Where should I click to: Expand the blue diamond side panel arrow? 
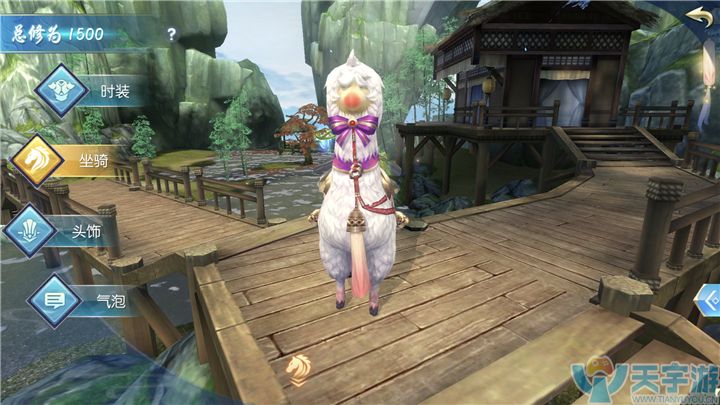click(710, 299)
